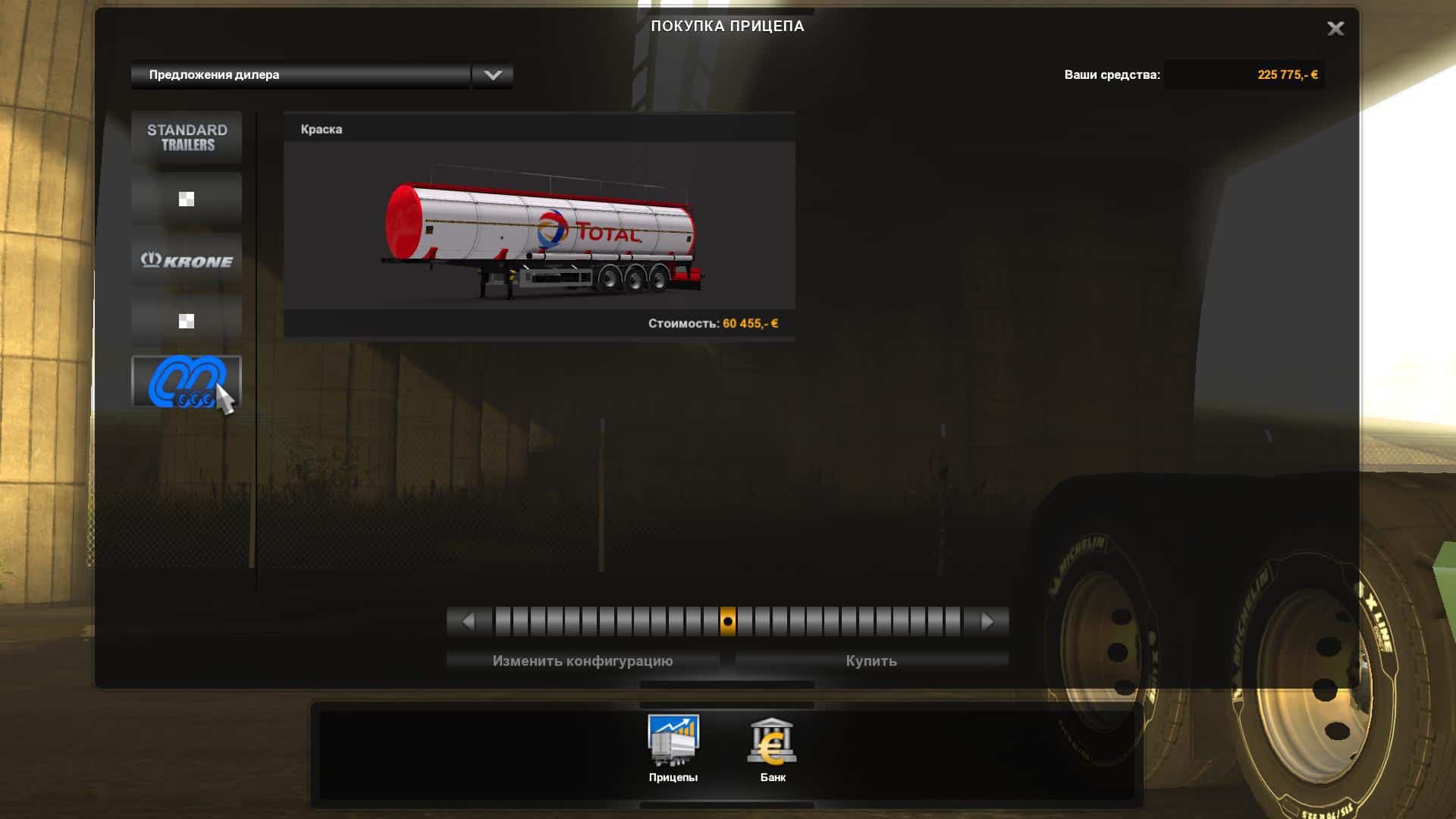Buy the selected trailer

[x=871, y=661]
